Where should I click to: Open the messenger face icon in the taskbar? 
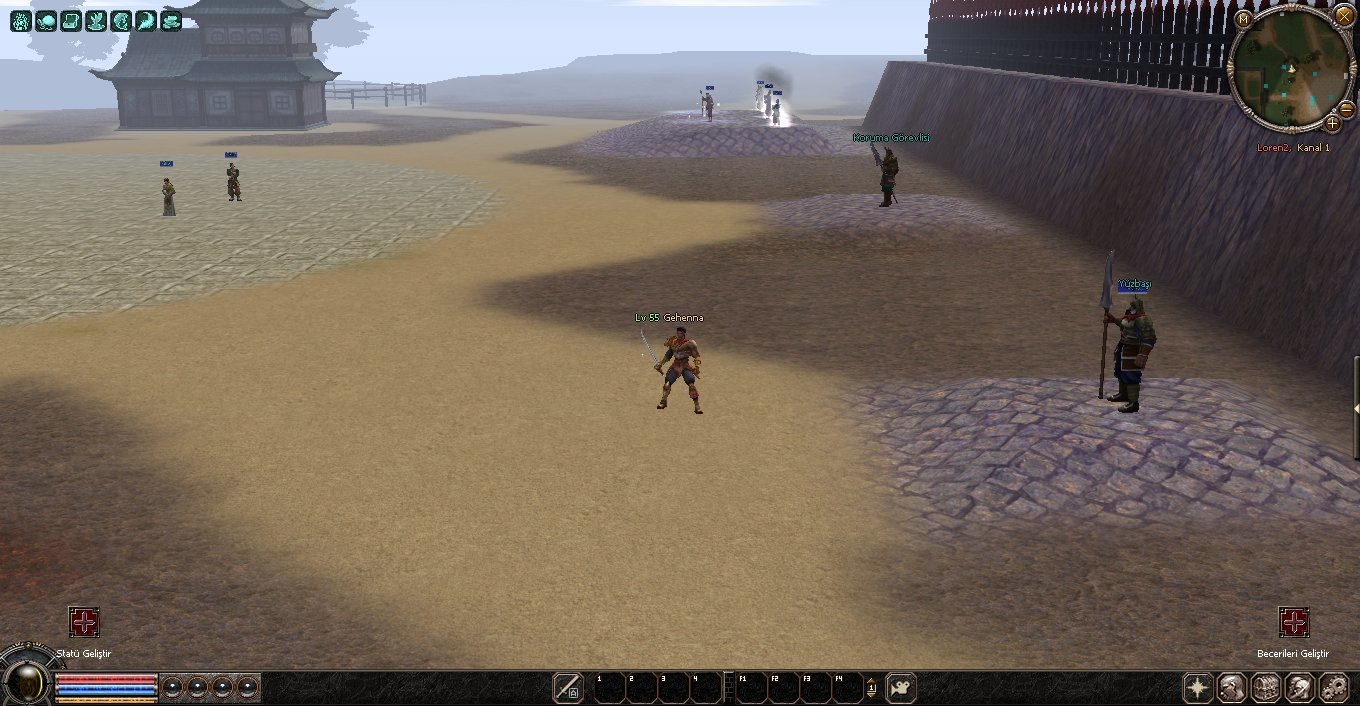[x=1300, y=688]
